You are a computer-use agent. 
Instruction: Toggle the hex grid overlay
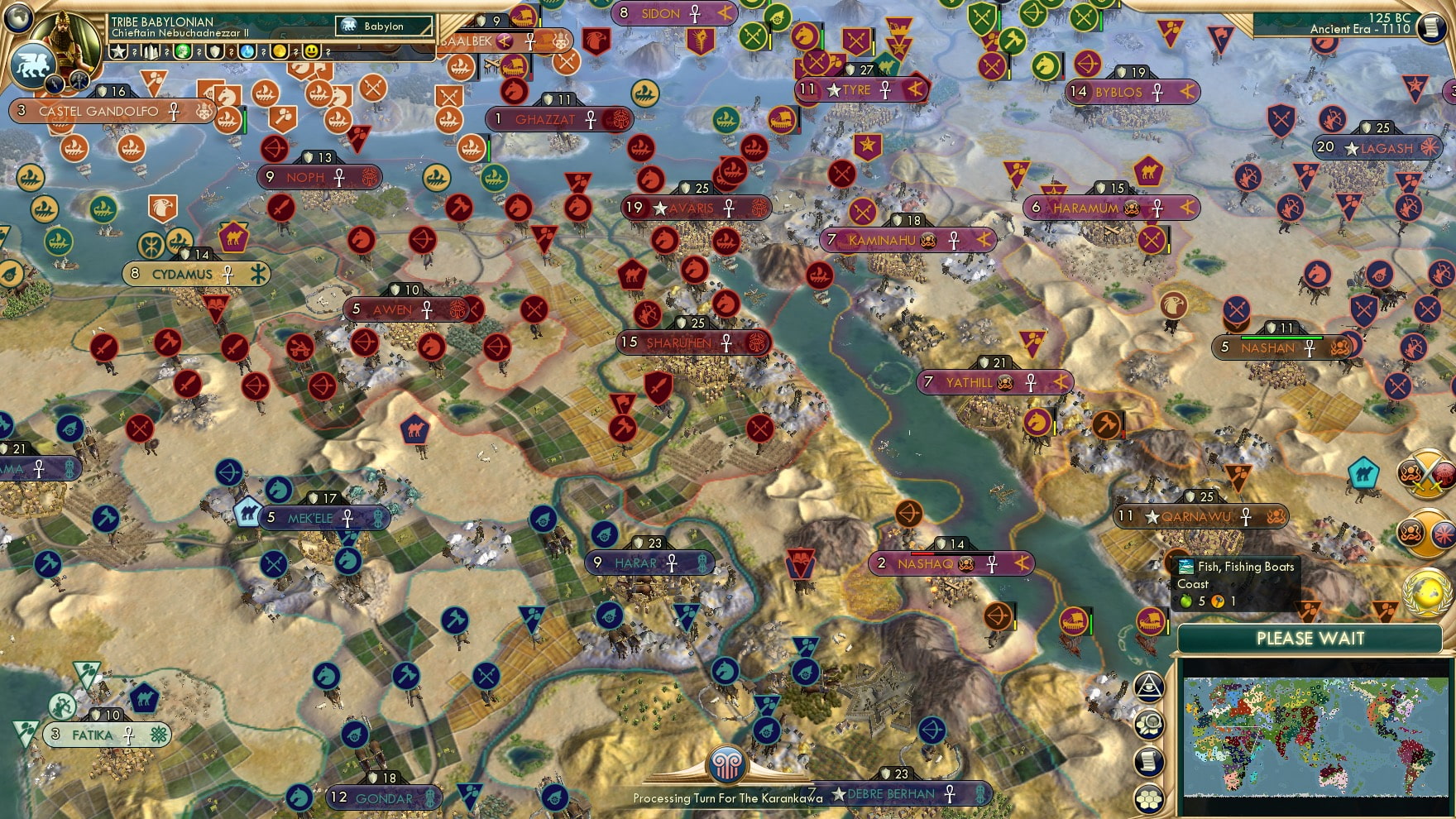[1152, 796]
